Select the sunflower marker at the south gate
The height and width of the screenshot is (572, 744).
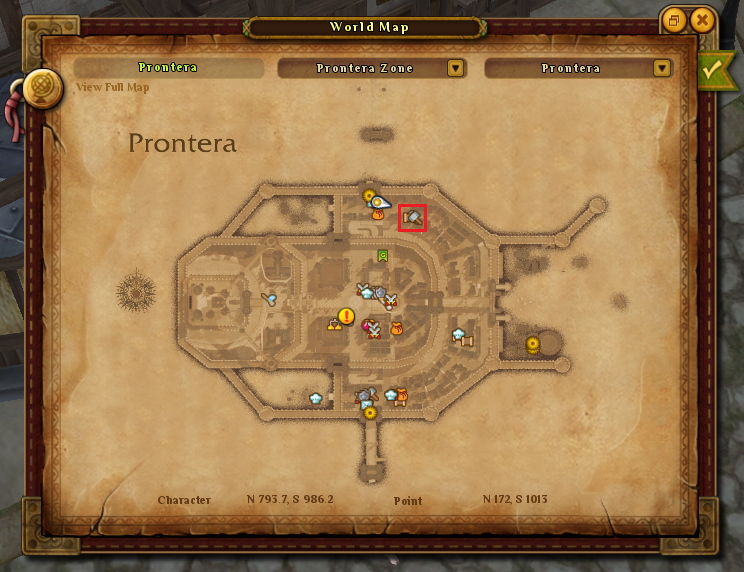tap(370, 412)
